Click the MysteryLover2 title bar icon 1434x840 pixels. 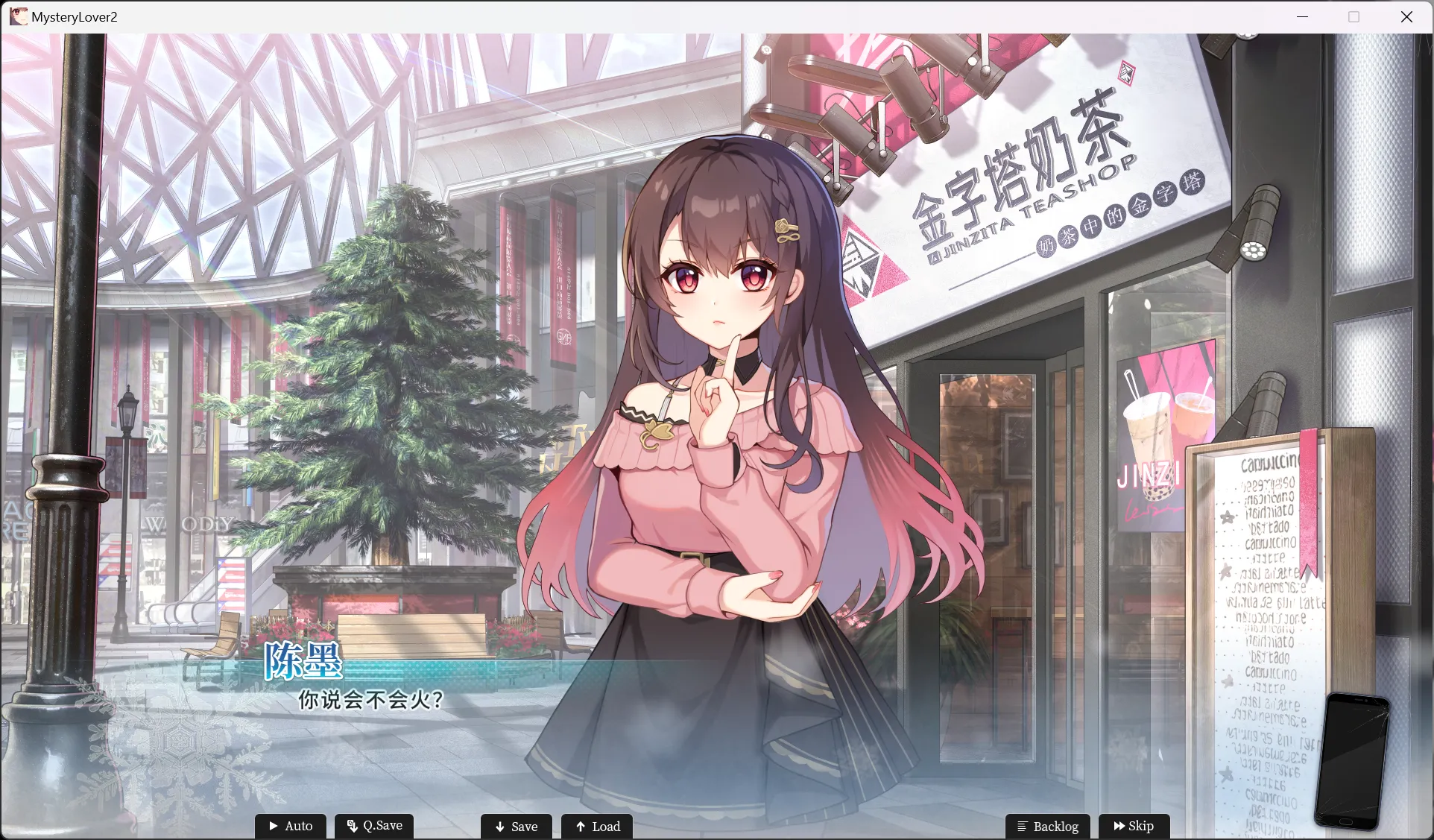tap(18, 16)
